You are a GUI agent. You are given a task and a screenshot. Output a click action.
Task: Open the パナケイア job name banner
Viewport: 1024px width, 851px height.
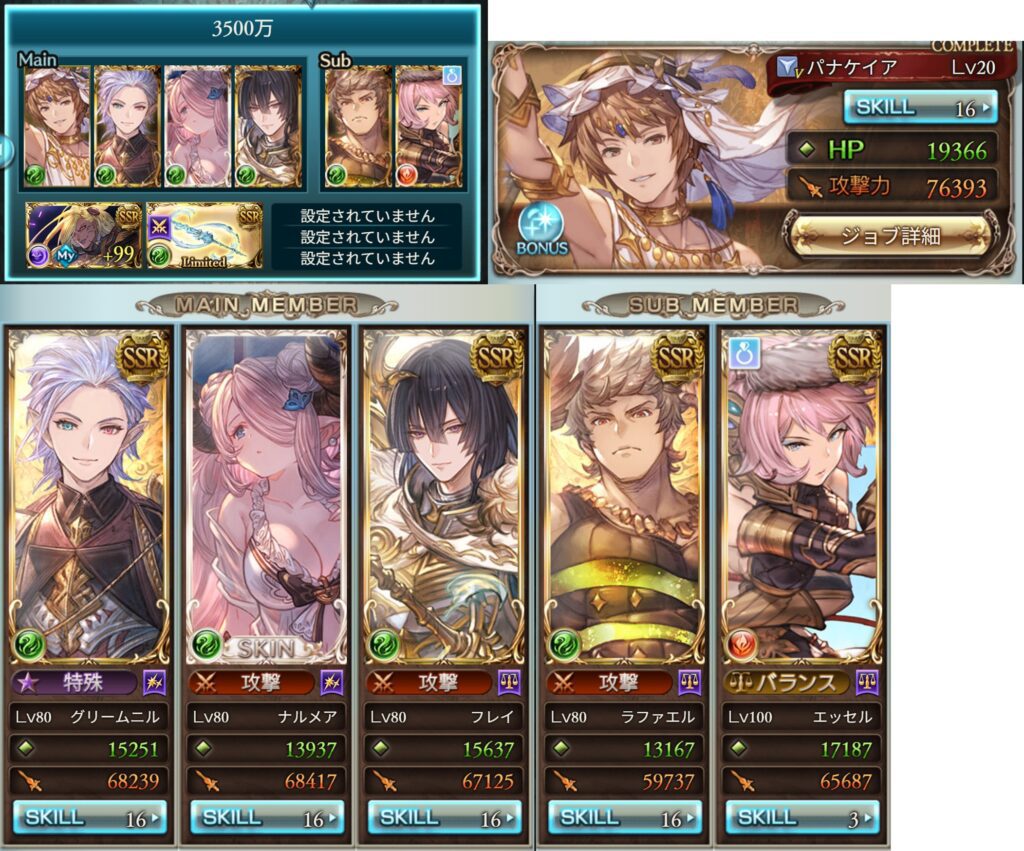point(882,70)
